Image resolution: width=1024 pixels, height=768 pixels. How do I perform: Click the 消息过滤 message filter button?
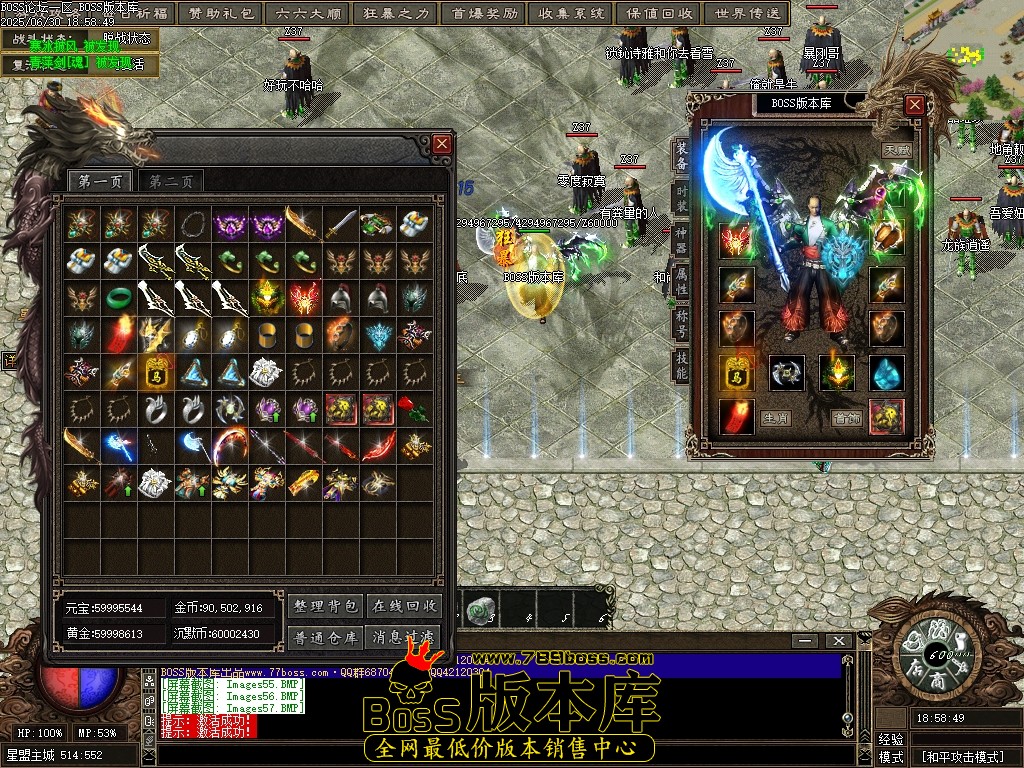click(x=404, y=636)
